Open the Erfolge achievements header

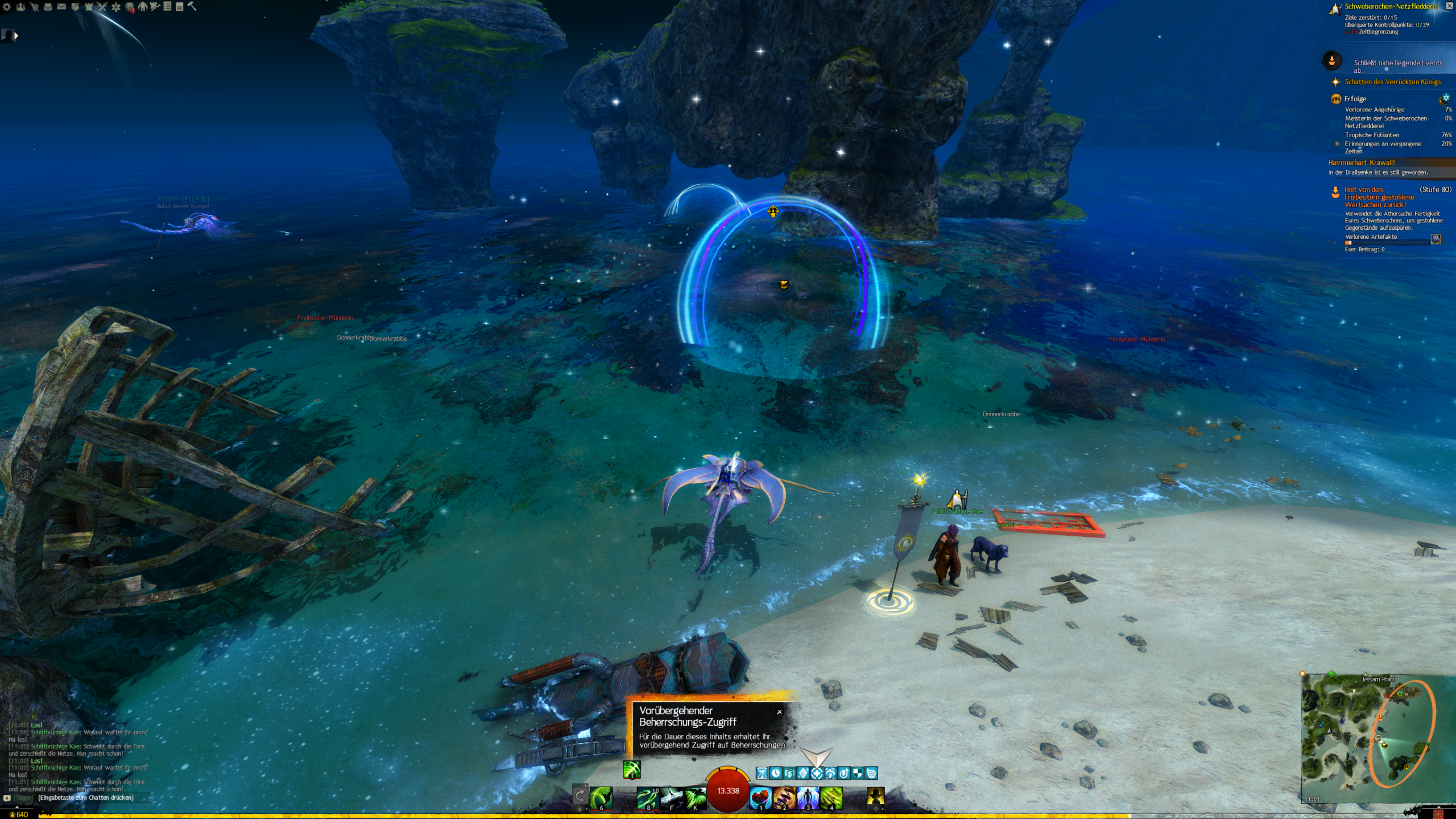click(1355, 99)
